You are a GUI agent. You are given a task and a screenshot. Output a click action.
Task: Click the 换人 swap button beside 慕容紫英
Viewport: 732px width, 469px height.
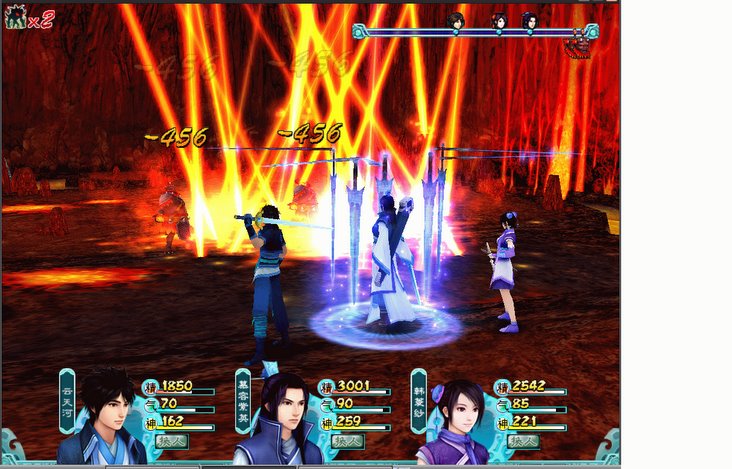(347, 441)
